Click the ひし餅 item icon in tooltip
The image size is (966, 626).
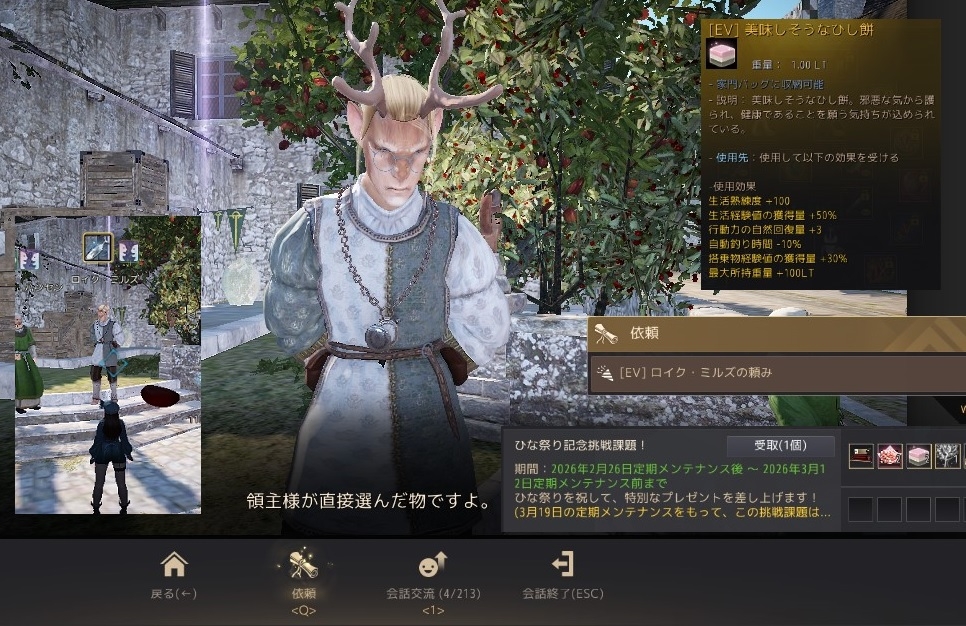click(721, 55)
